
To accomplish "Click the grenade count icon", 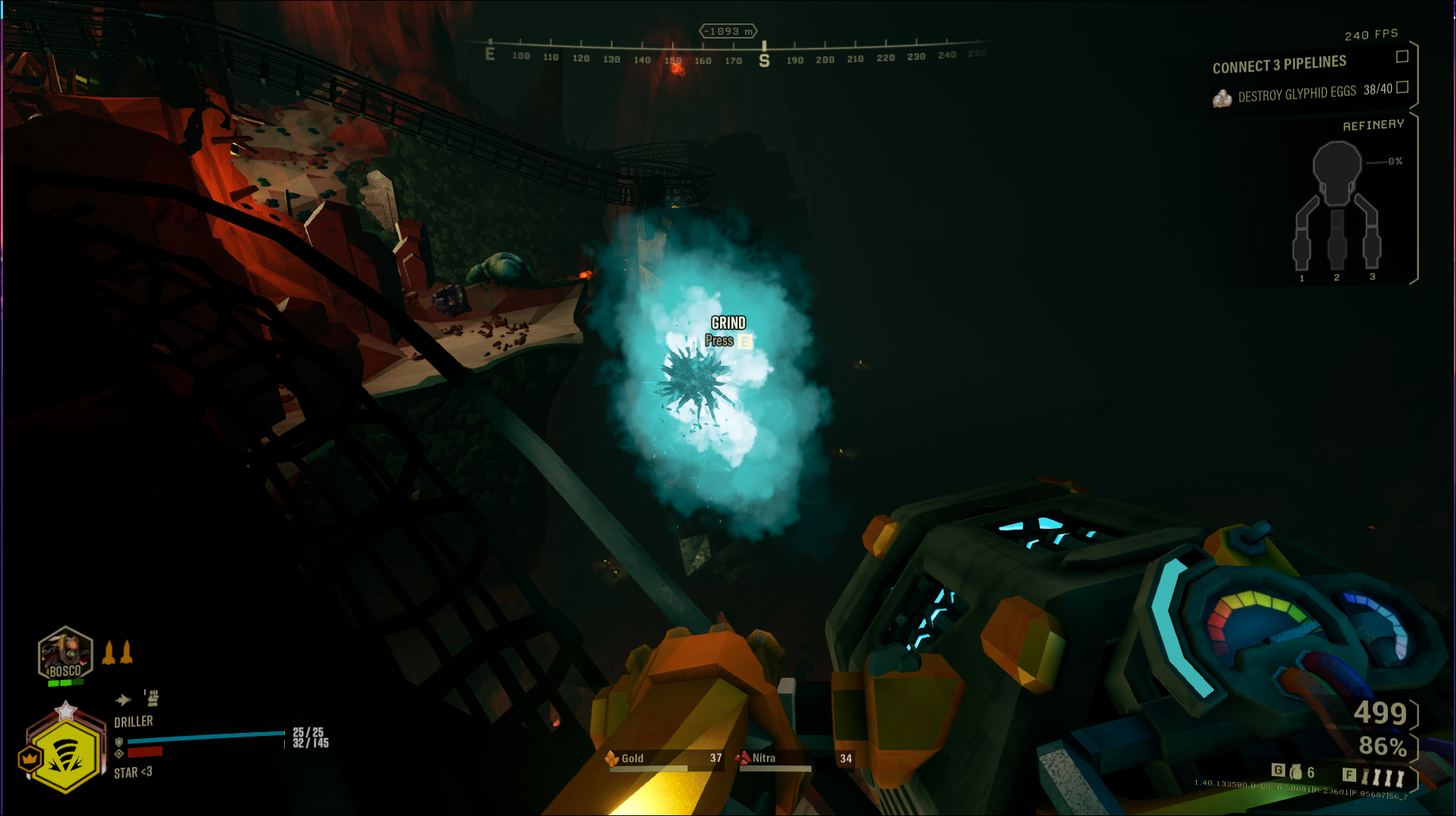I will coord(1296,771).
